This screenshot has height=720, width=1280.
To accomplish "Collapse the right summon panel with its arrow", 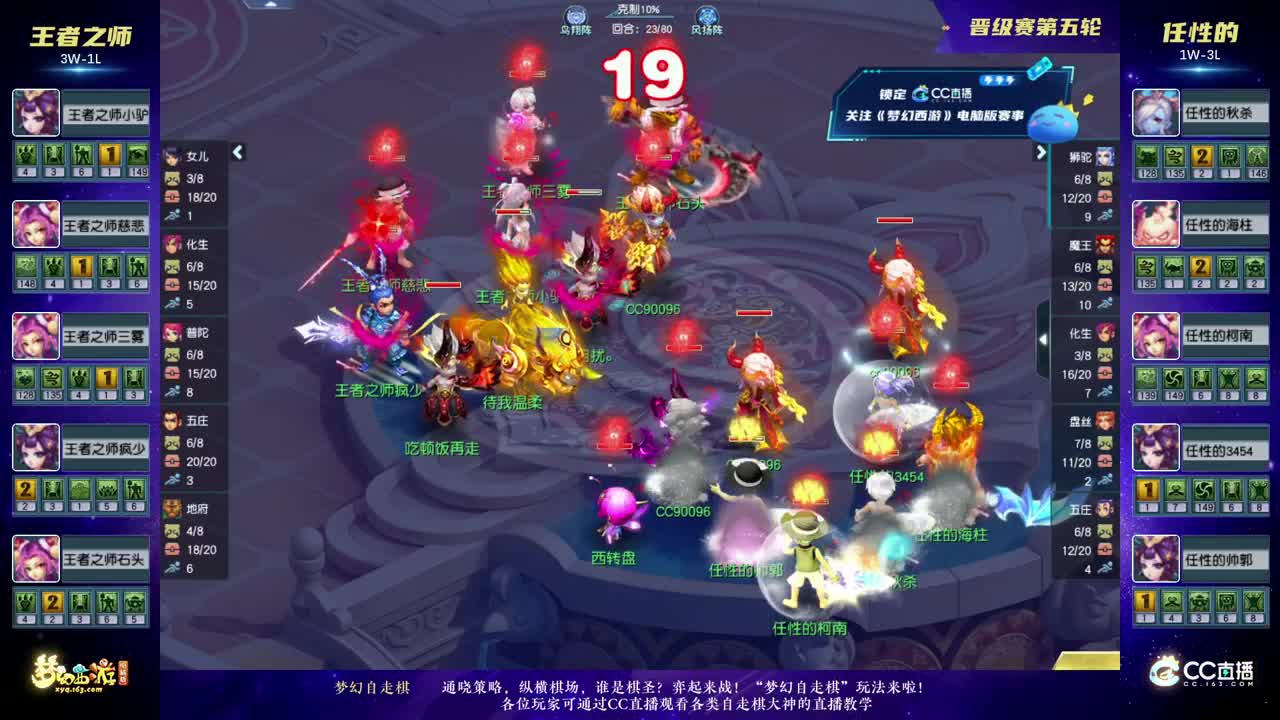I will tap(1040, 153).
